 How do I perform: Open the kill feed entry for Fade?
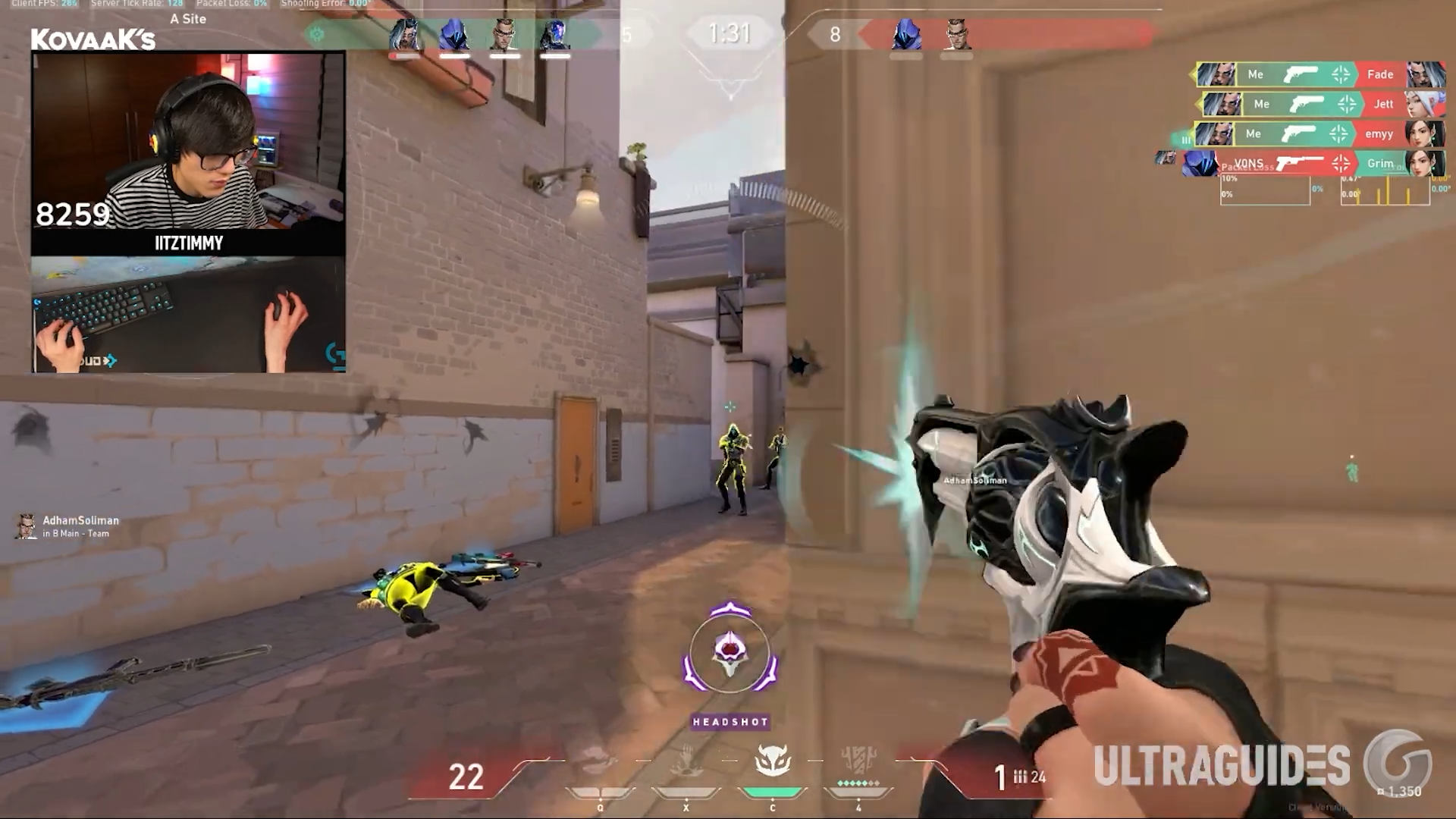point(1318,74)
